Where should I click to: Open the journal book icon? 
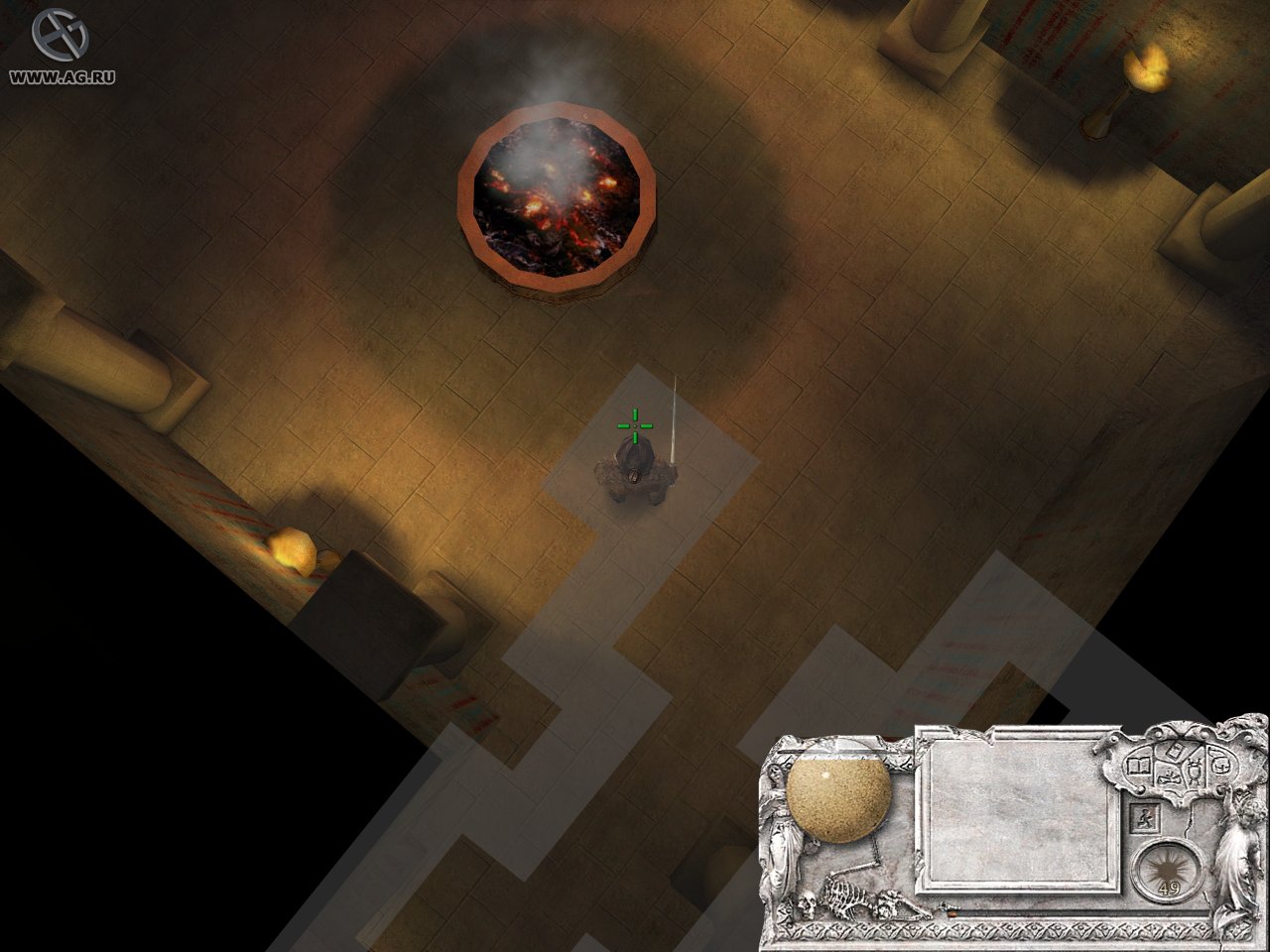click(1139, 766)
